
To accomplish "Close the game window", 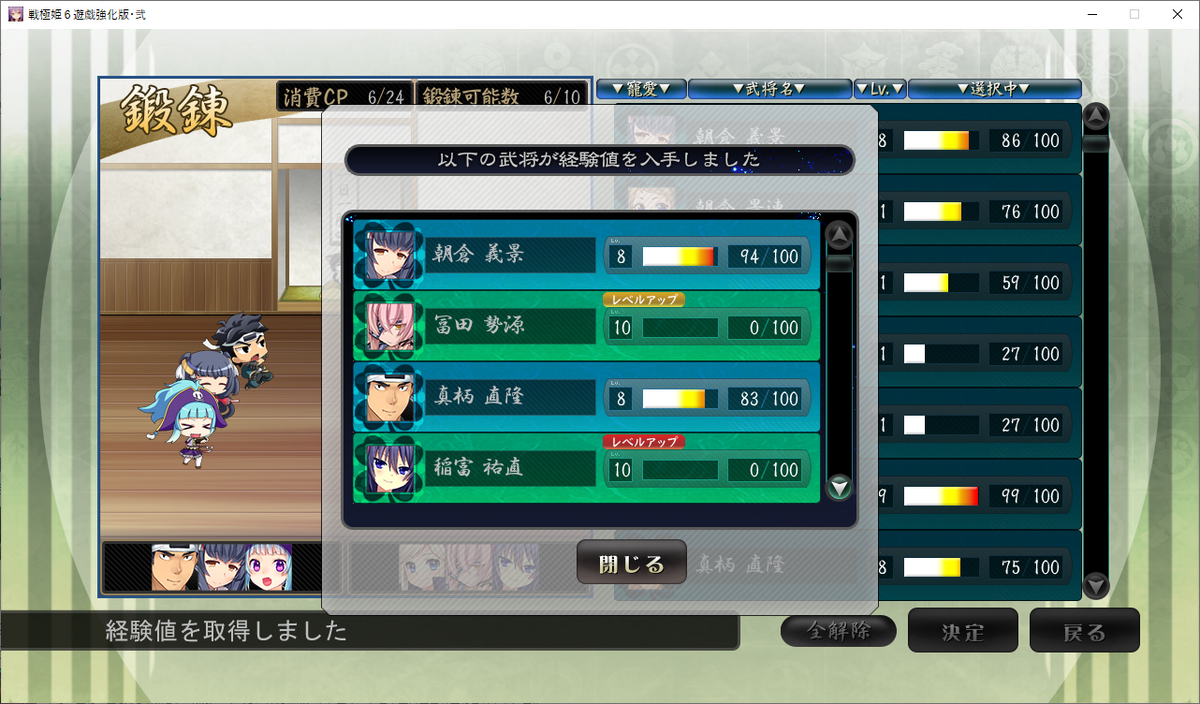I will pos(1176,14).
